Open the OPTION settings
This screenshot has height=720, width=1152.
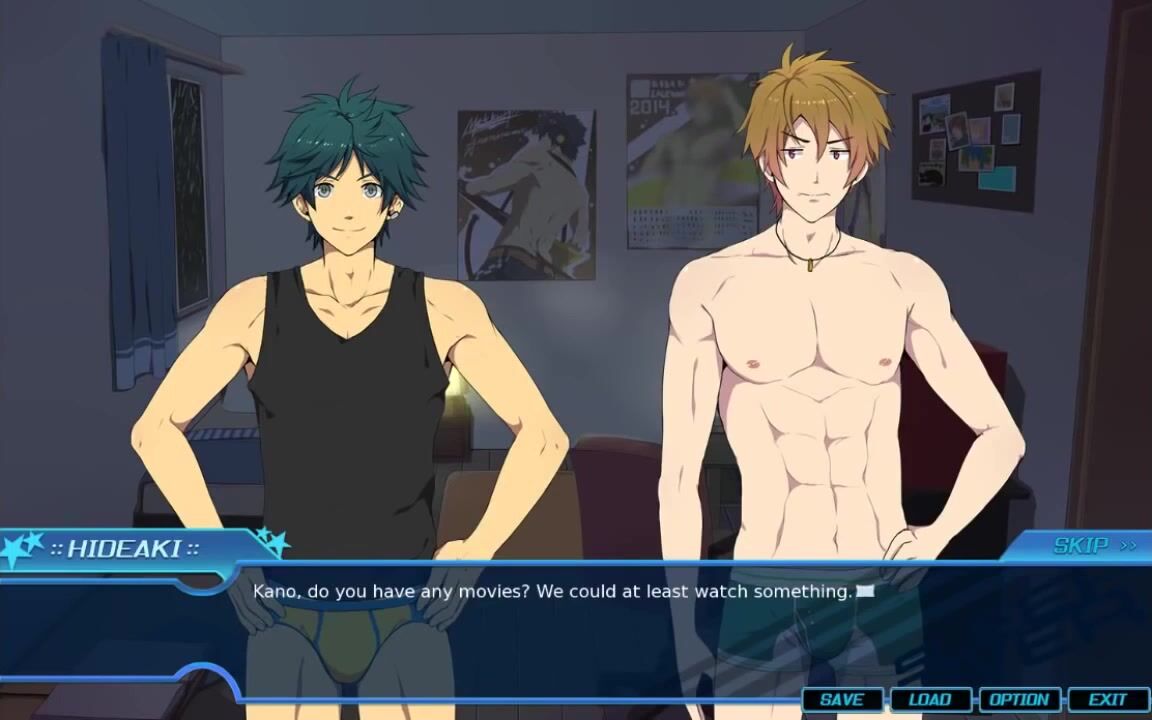coord(1019,700)
